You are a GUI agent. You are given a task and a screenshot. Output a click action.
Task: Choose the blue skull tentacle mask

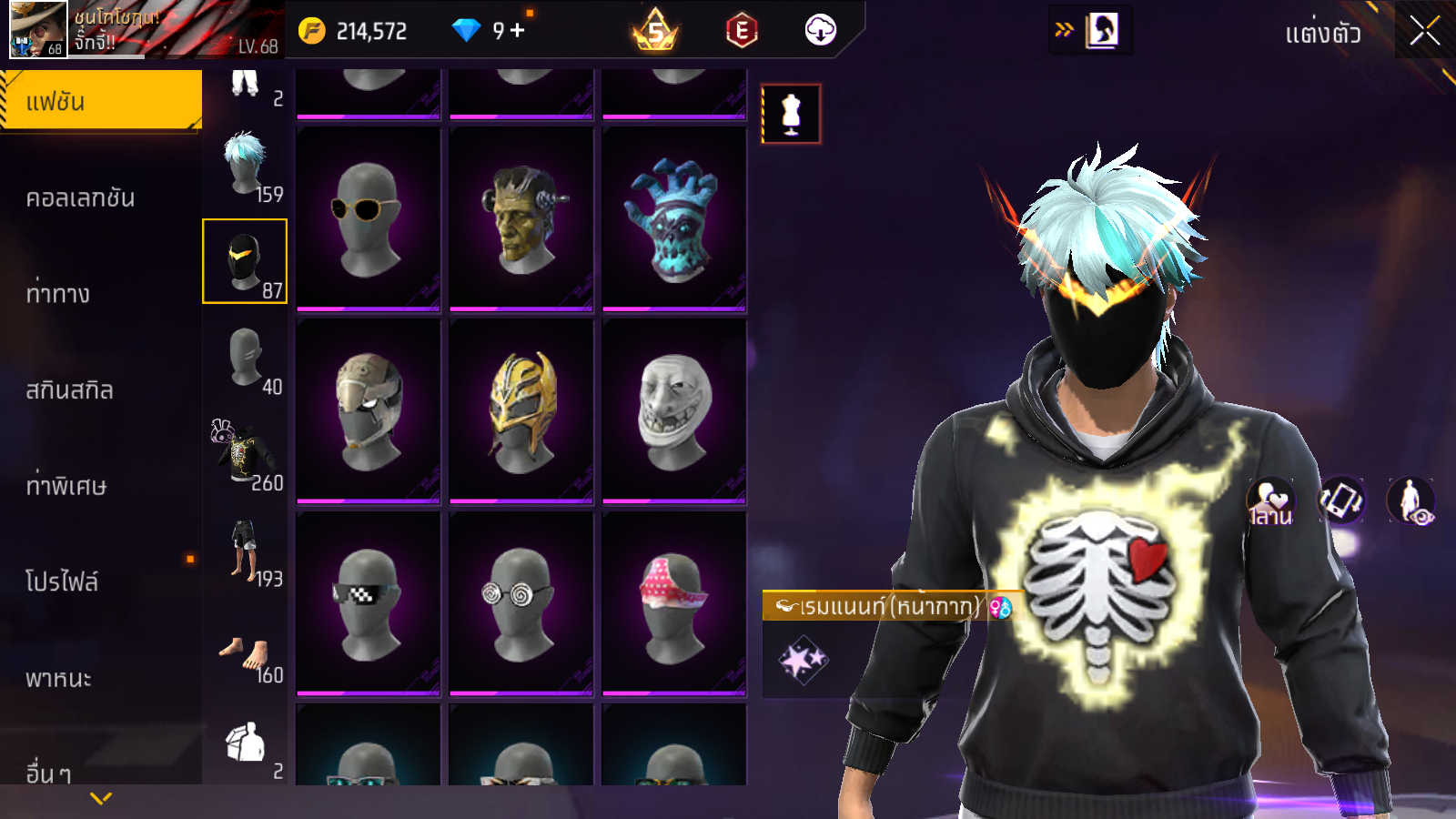tap(674, 218)
